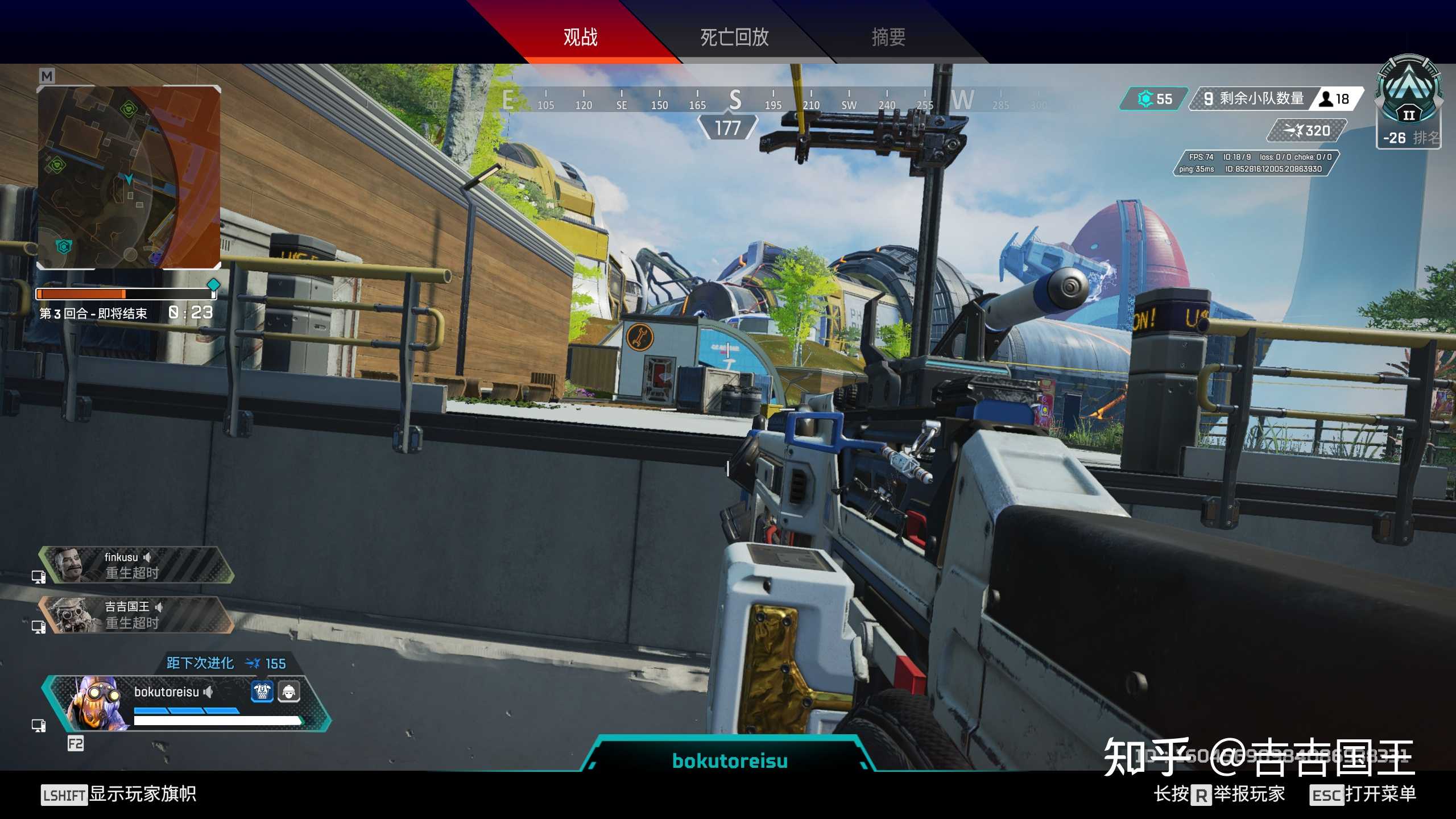
Task: Click 打开菜单 to open the menu
Action: pyautogui.click(x=1380, y=794)
